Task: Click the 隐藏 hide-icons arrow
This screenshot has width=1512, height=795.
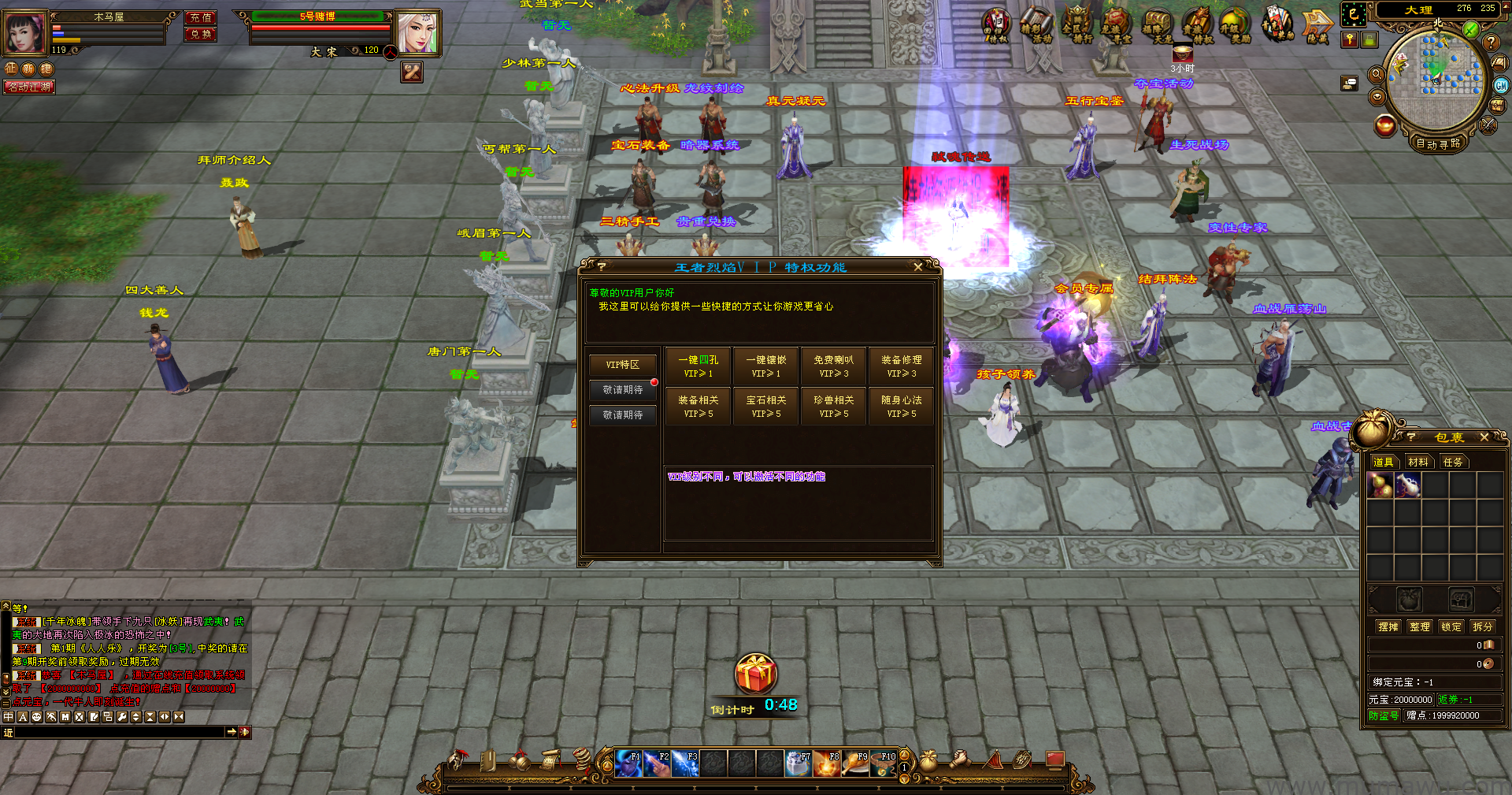Action: [1317, 27]
